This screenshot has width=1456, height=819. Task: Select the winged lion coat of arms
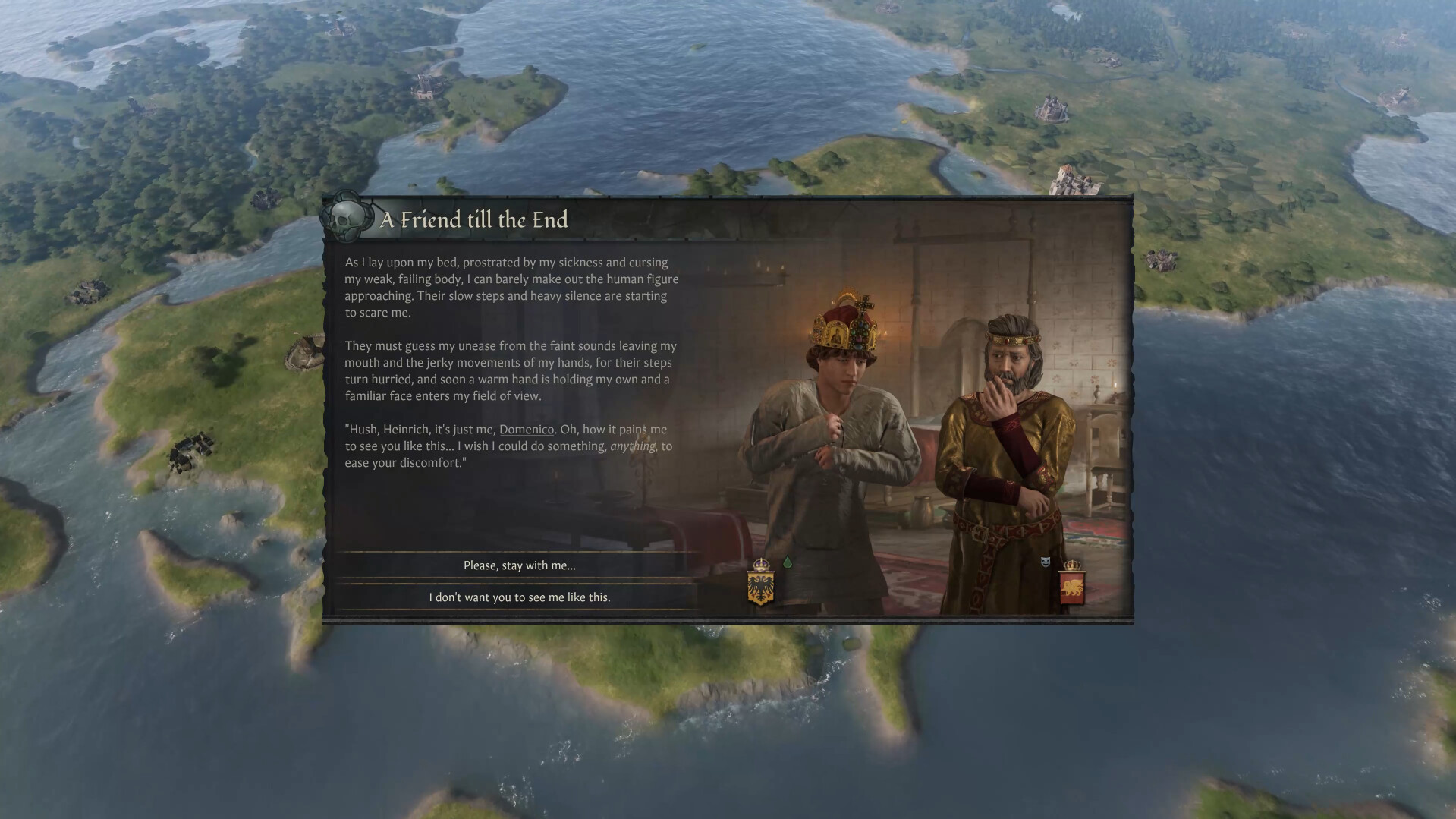click(x=1074, y=588)
